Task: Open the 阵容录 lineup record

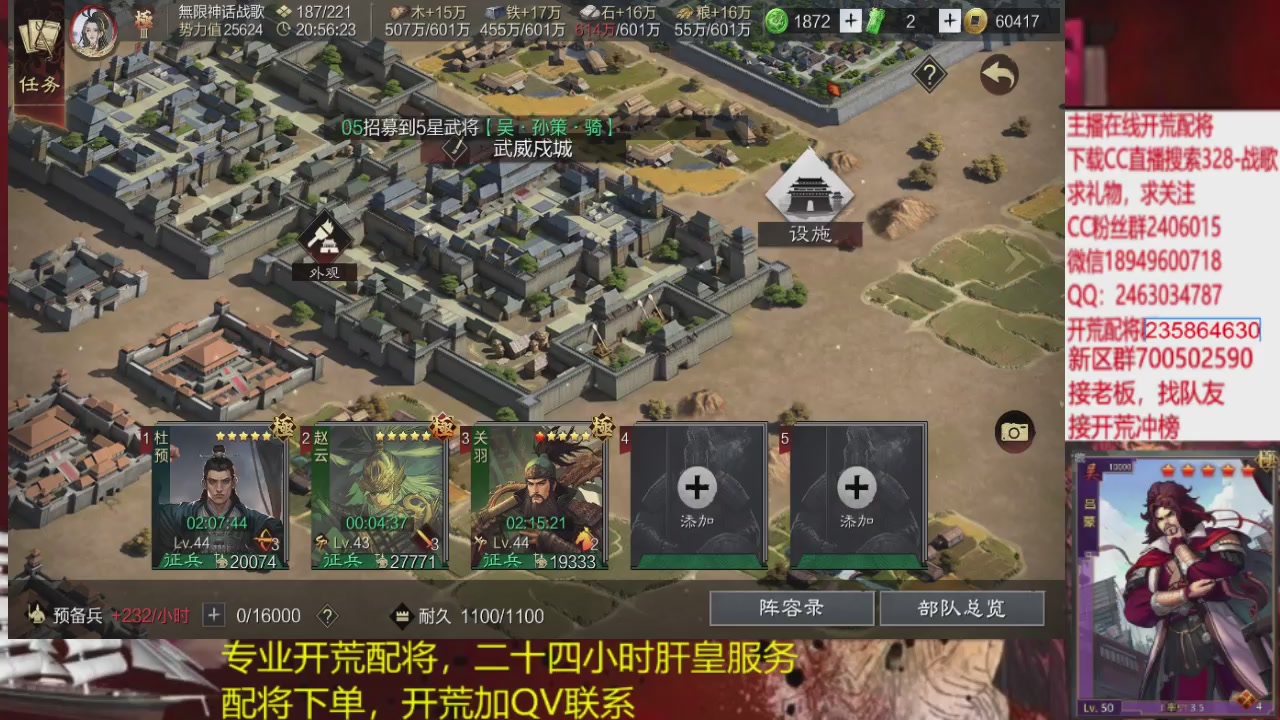Action: click(x=792, y=608)
